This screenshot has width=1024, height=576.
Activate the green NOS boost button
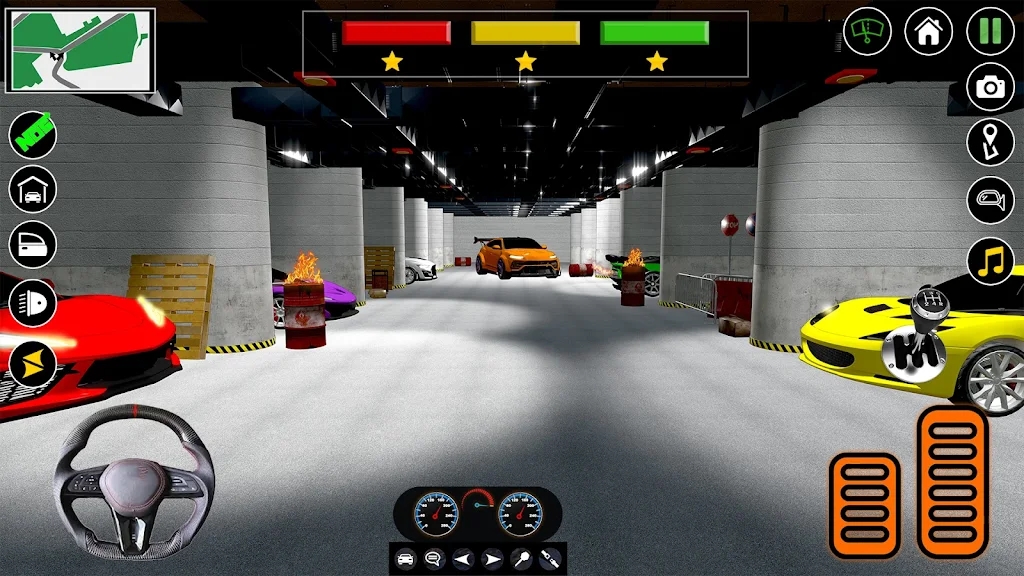[33, 134]
